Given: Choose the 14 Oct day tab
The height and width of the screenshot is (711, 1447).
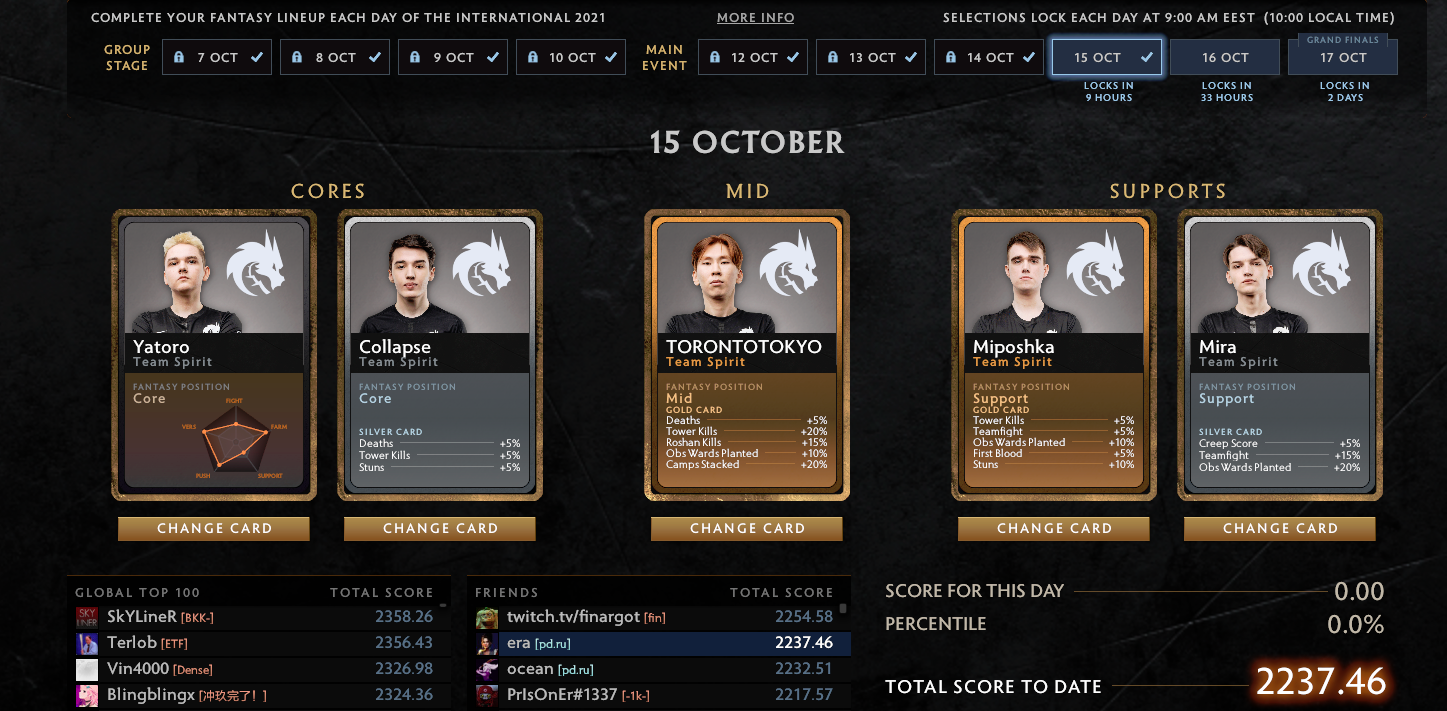Looking at the screenshot, I should [989, 58].
